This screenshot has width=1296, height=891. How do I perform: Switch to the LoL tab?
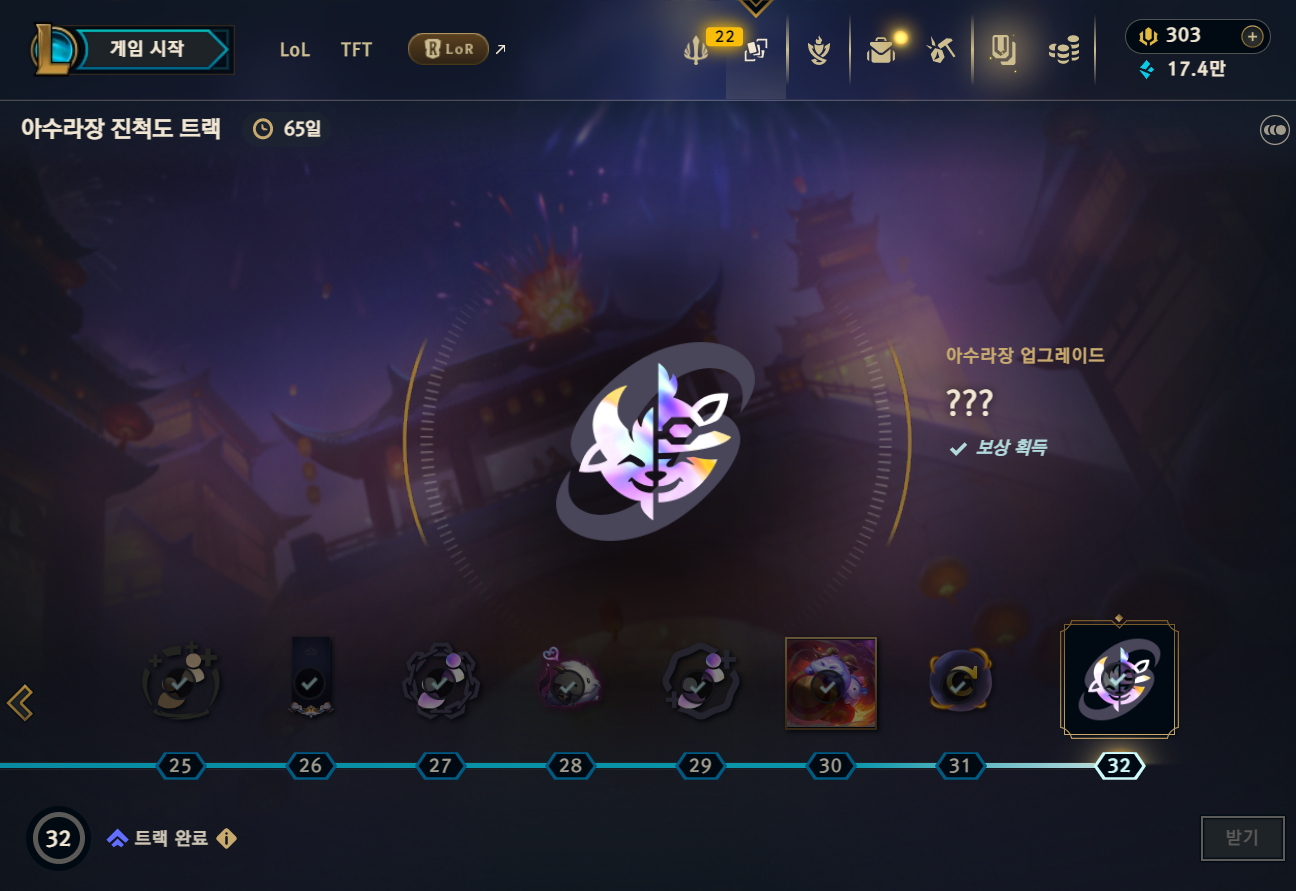point(295,49)
